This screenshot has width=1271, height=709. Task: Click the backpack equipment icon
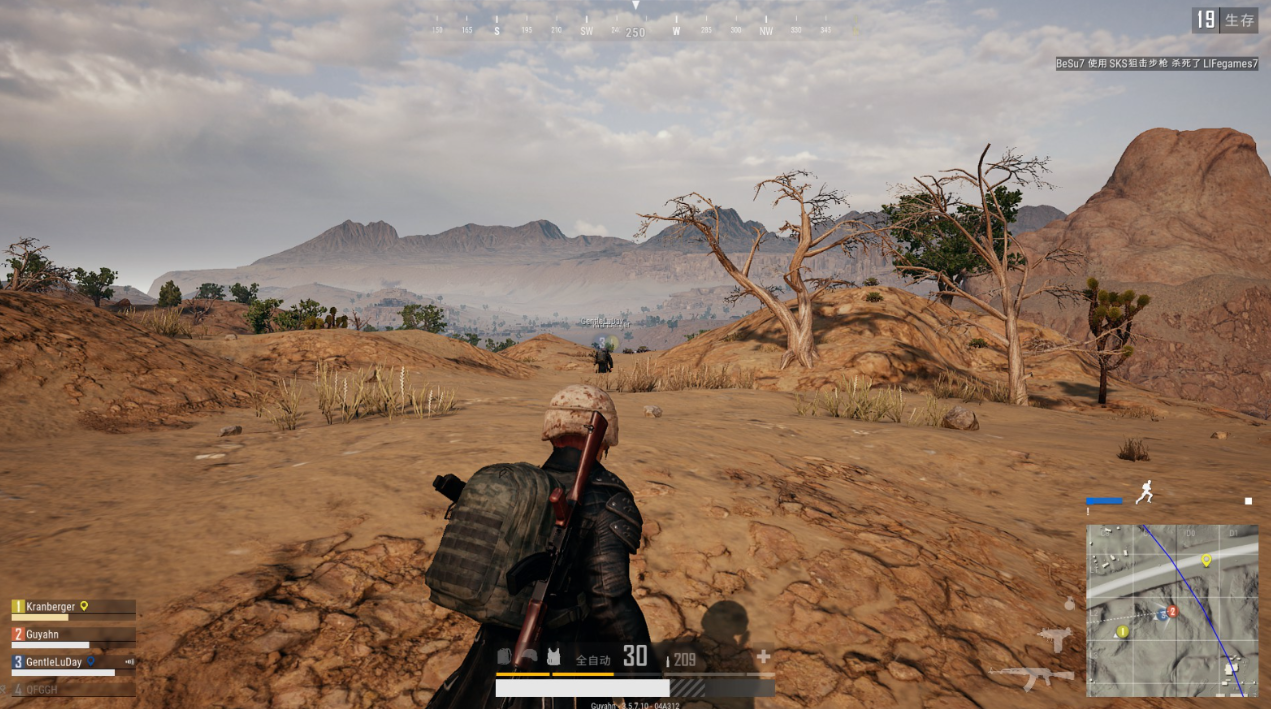coord(505,657)
